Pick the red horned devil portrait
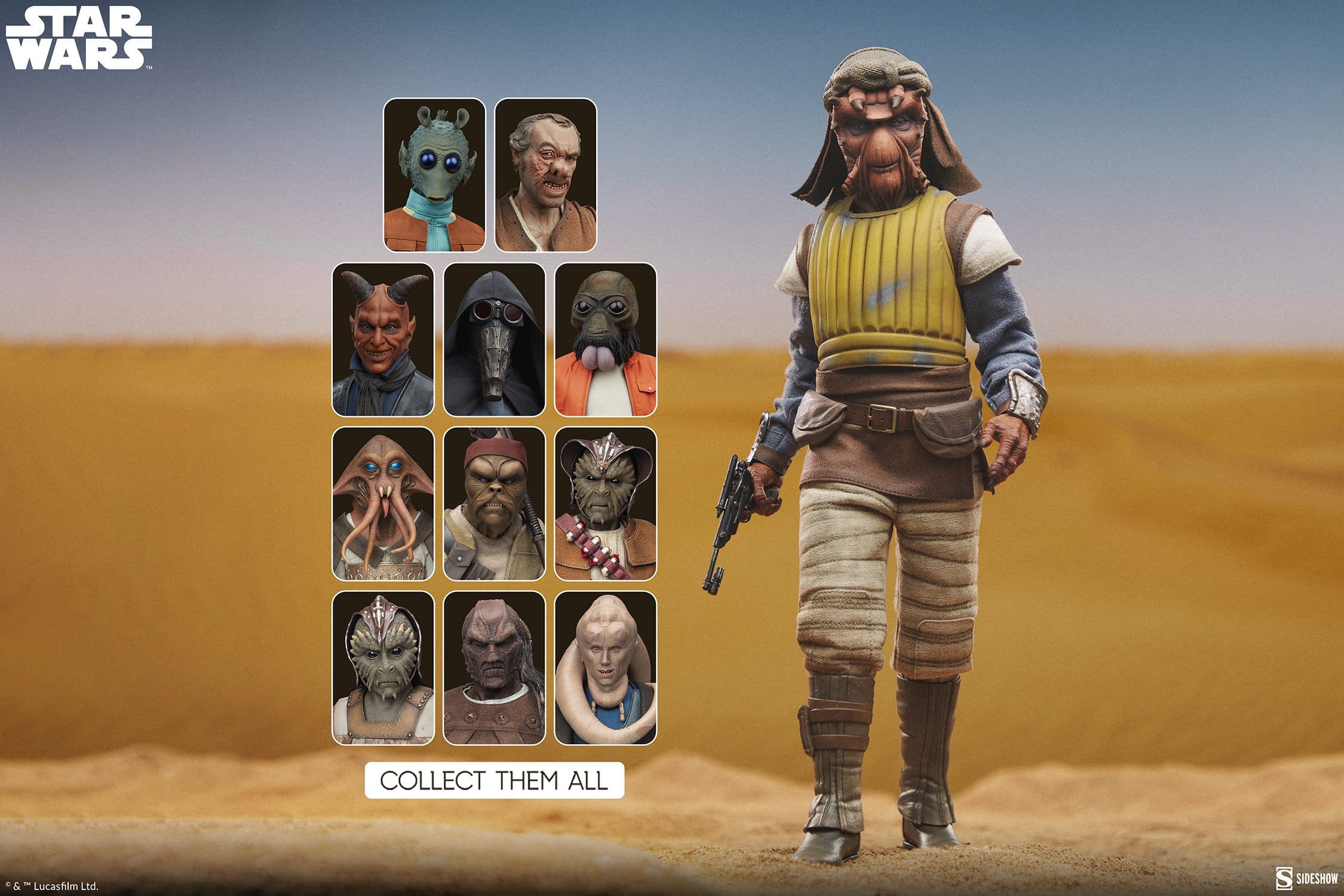 (383, 339)
